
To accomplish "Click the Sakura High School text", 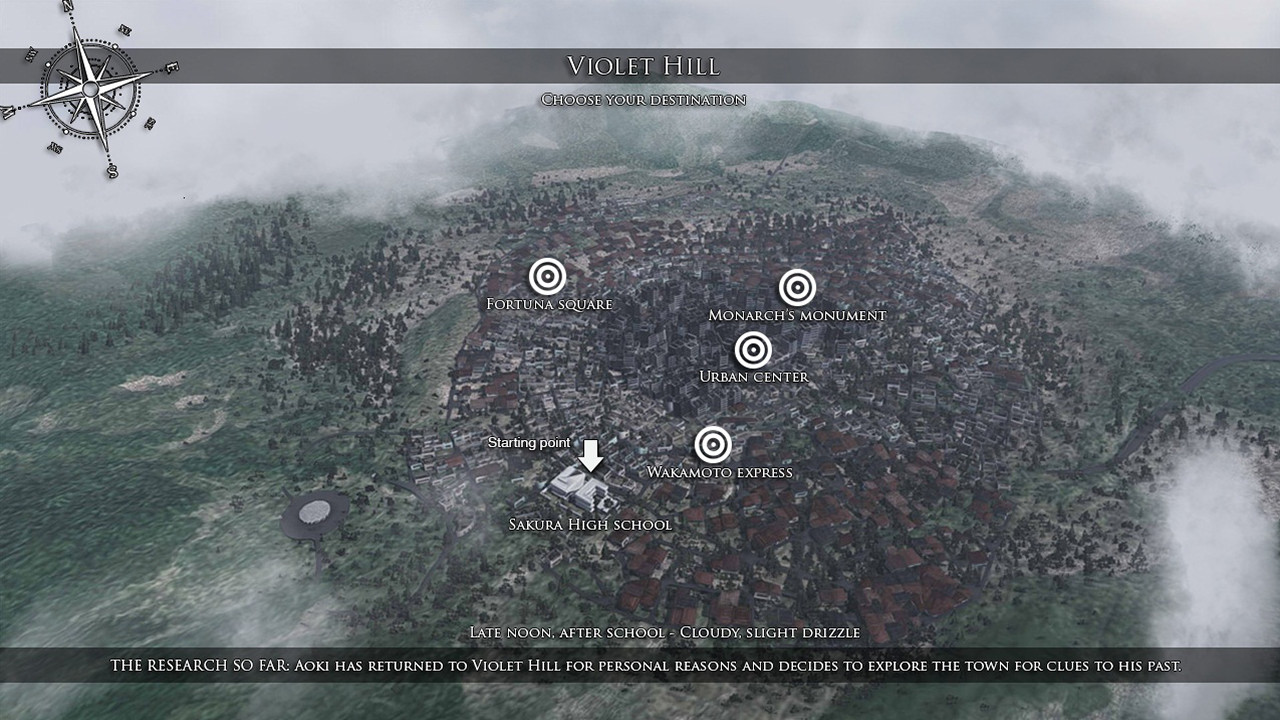I will point(590,523).
